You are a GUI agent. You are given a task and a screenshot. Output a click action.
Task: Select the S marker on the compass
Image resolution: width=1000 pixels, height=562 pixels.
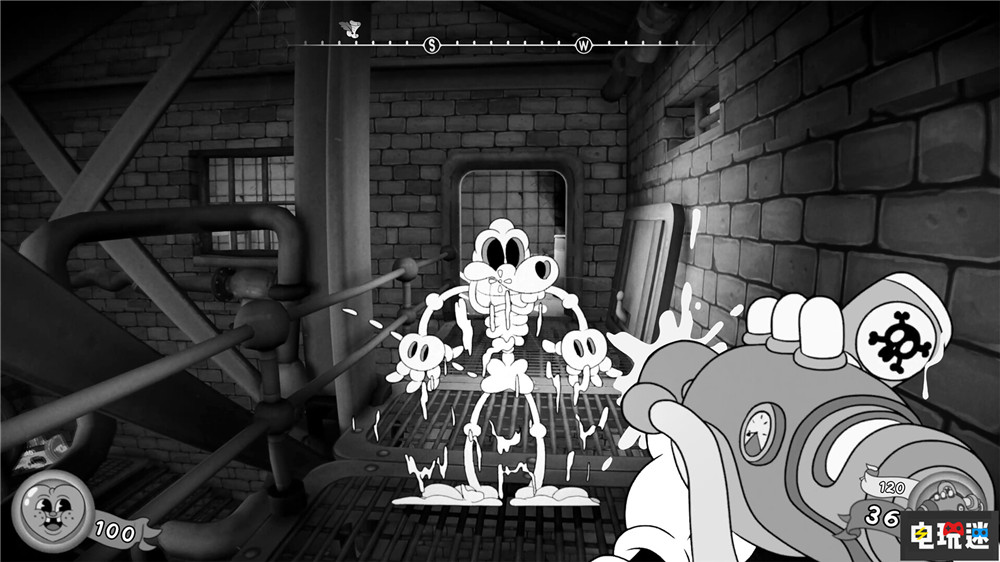432,45
